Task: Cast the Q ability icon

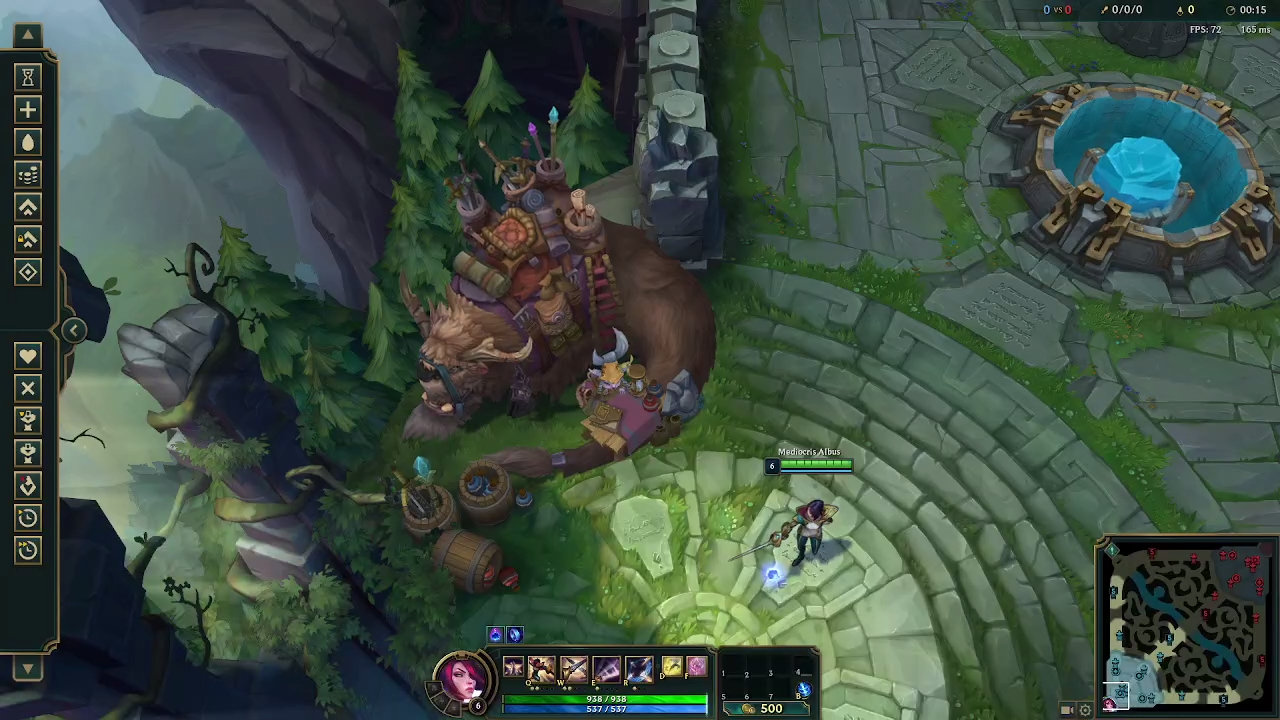Action: 540,670
